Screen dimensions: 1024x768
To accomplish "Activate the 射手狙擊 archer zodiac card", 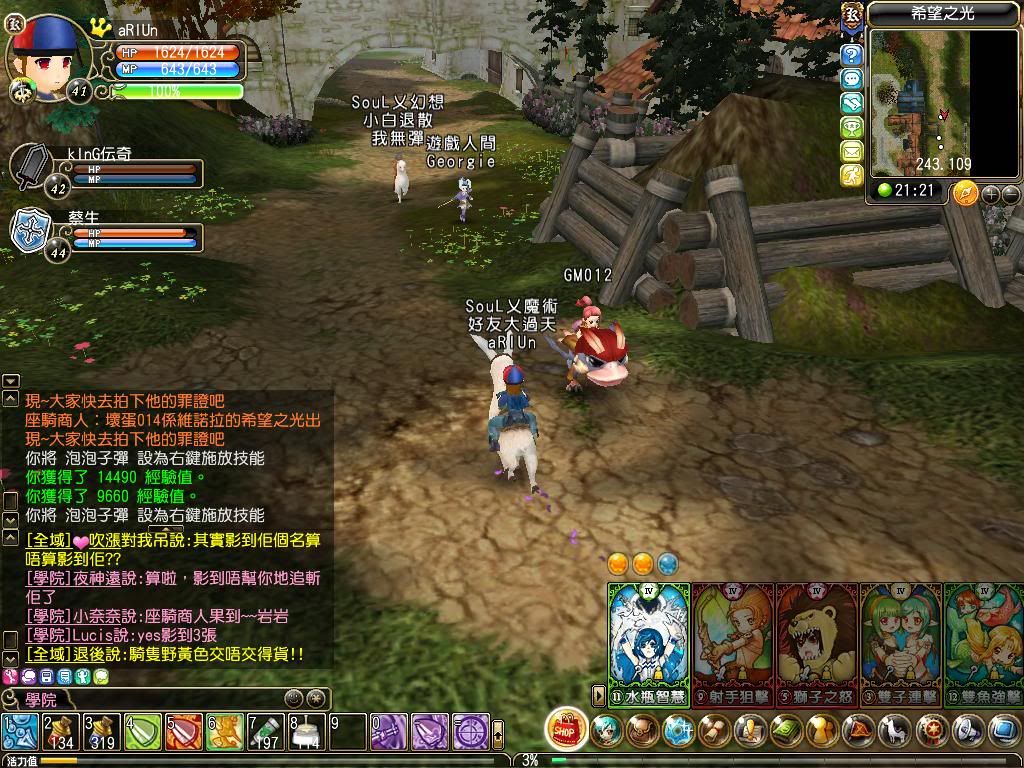I will 732,640.
